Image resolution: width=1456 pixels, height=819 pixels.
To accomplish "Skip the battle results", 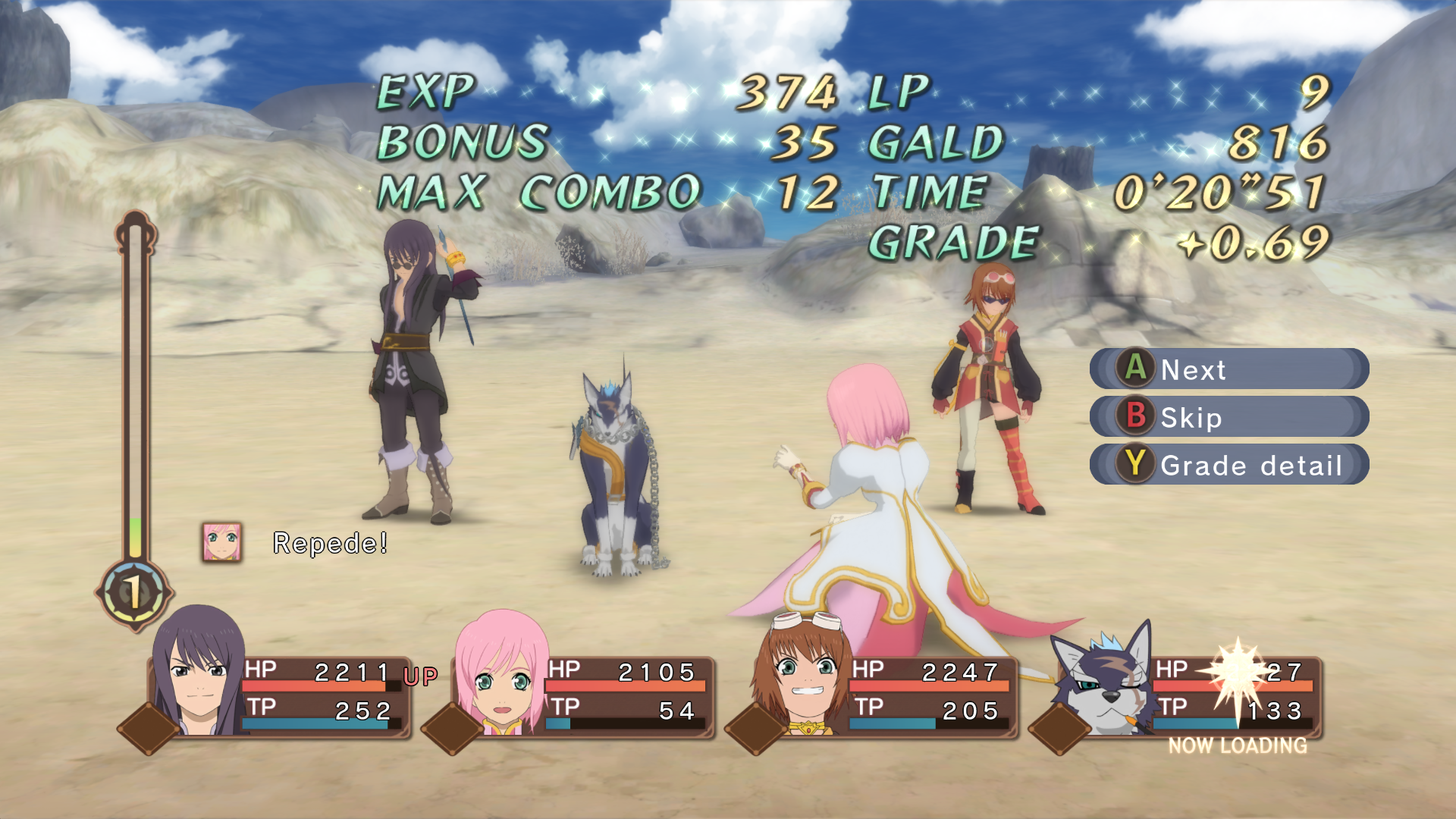I will (1228, 417).
